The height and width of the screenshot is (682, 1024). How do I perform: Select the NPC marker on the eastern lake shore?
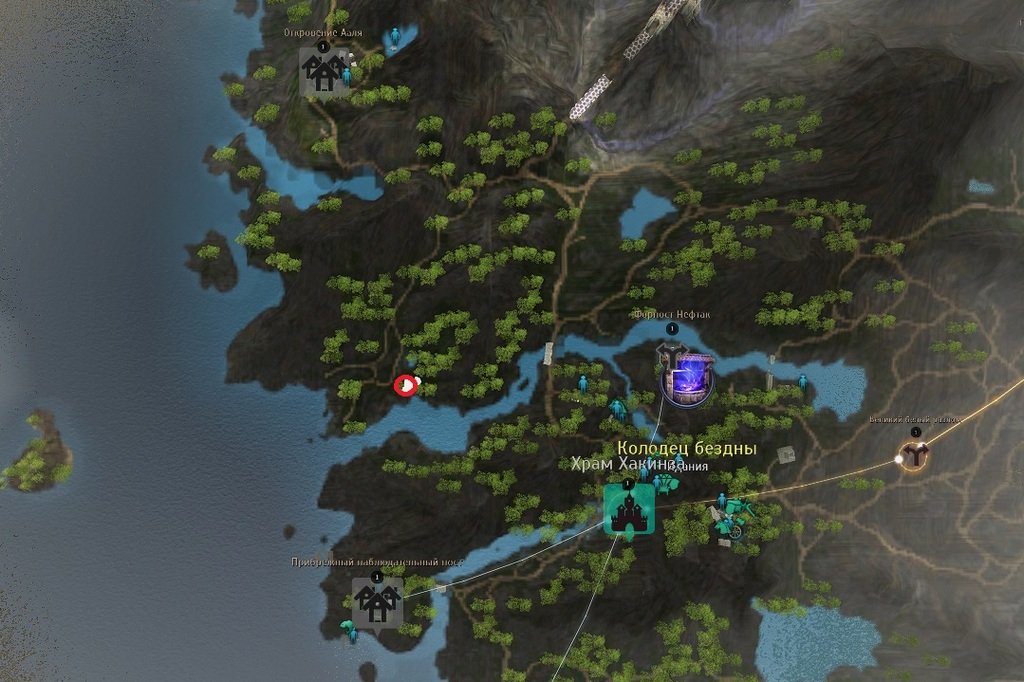[803, 381]
